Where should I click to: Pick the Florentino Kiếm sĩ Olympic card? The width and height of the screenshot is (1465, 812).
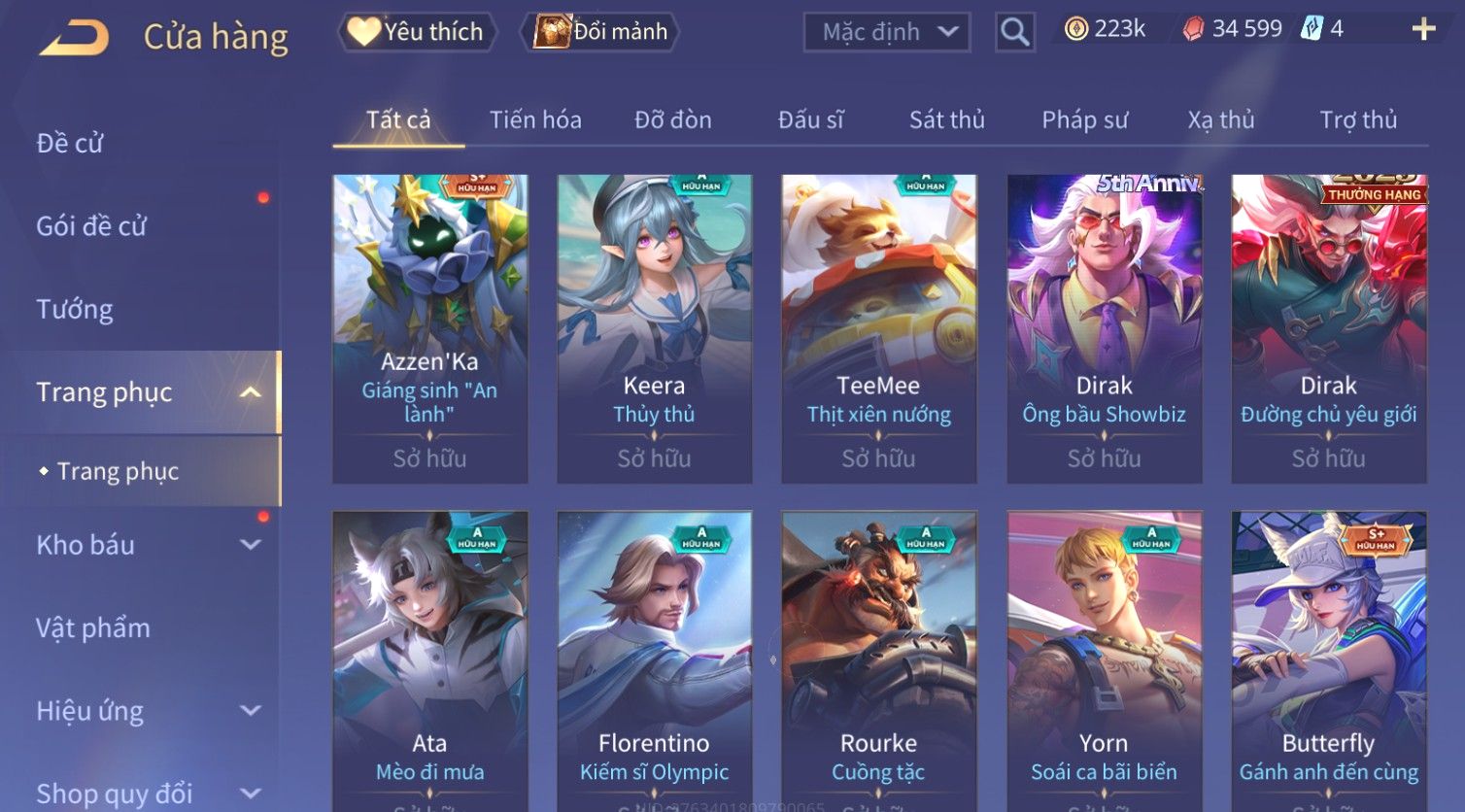654,660
